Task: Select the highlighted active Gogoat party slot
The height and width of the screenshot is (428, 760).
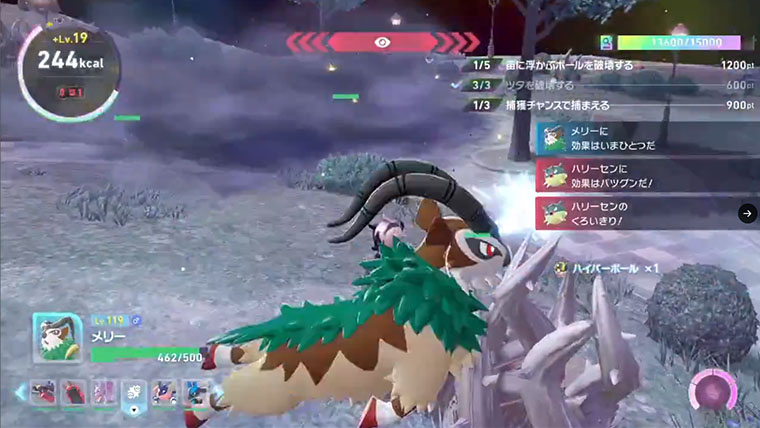Action: click(133, 394)
